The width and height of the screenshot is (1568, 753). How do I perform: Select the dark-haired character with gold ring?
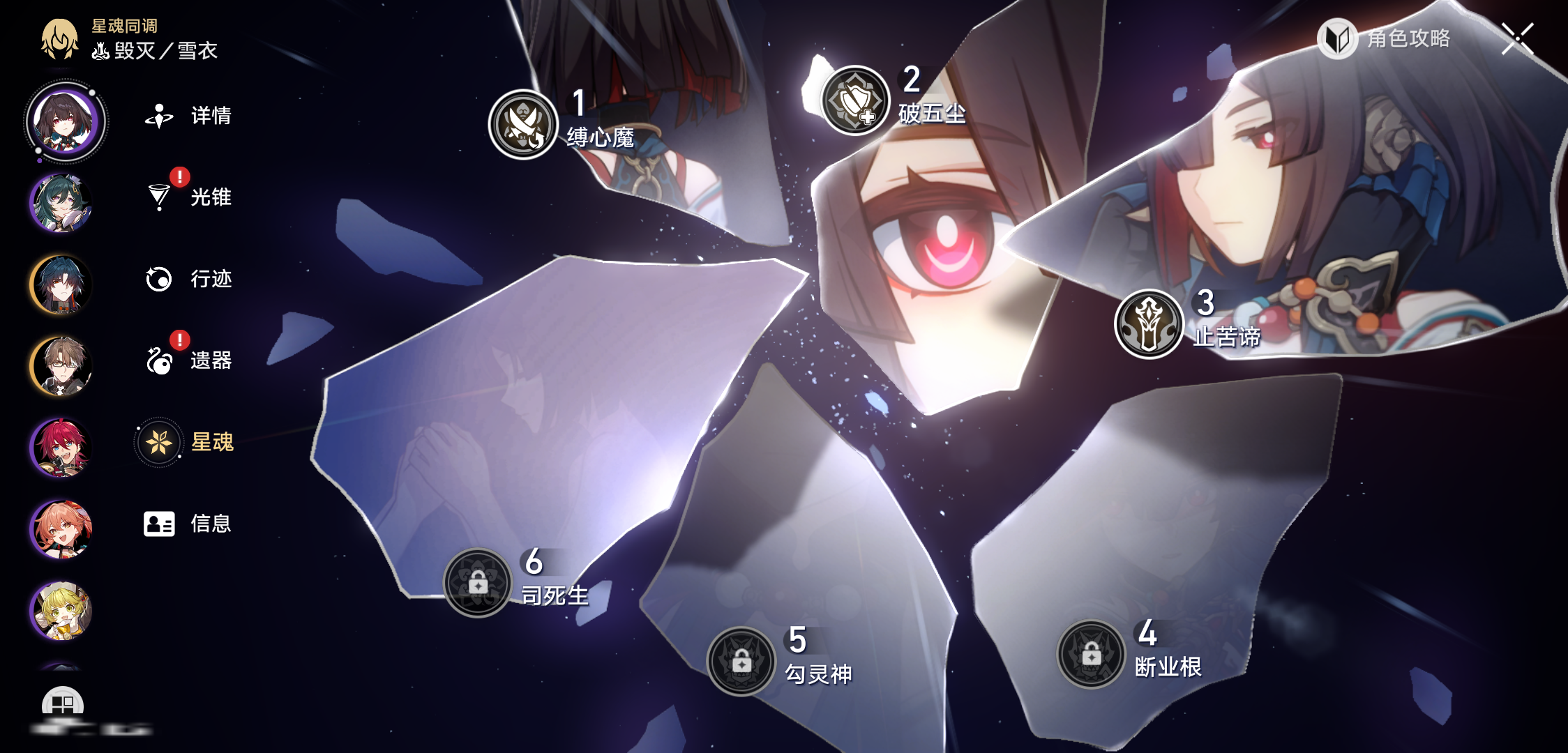tap(61, 284)
